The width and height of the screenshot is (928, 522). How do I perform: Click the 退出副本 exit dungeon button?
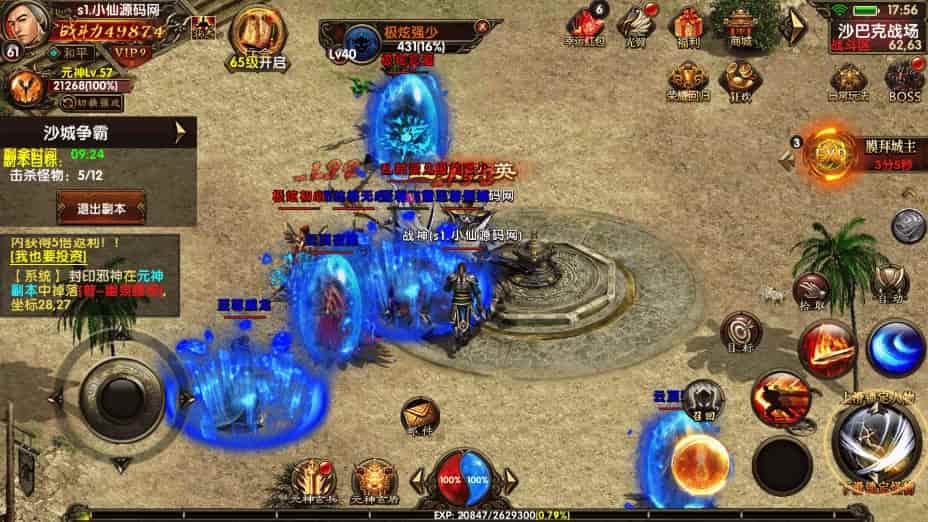[100, 208]
